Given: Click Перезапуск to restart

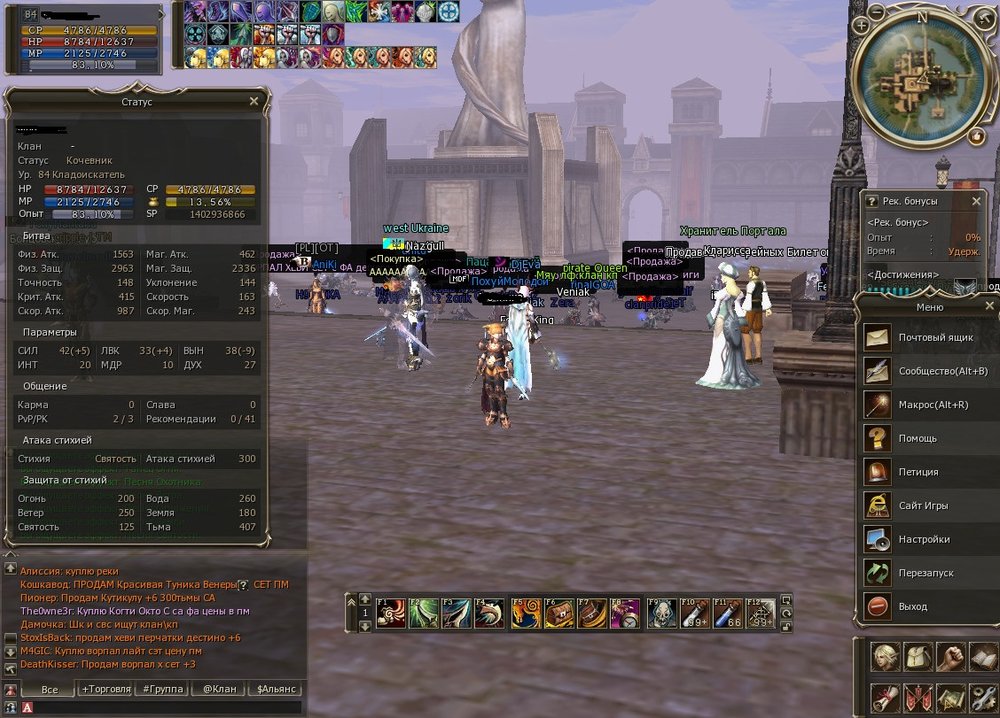Looking at the screenshot, I should [926, 573].
